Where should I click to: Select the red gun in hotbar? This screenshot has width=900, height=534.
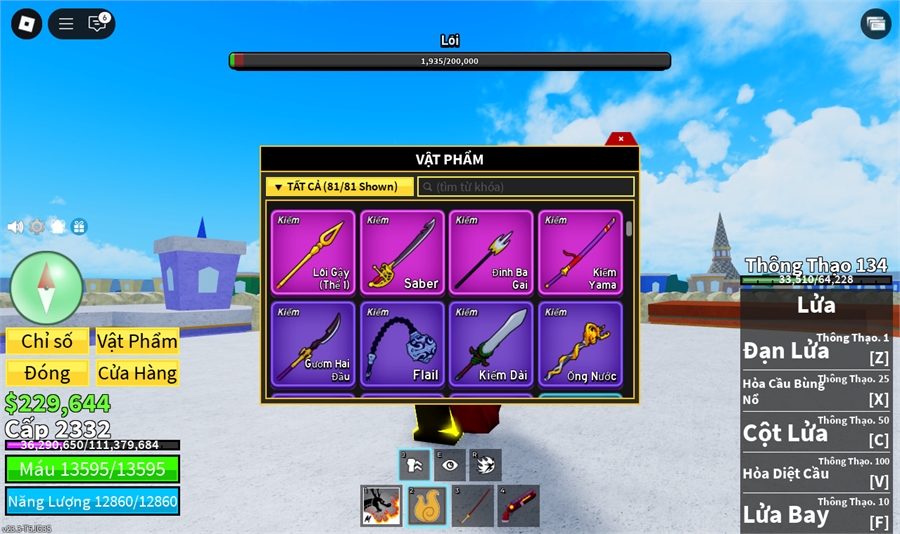518,506
